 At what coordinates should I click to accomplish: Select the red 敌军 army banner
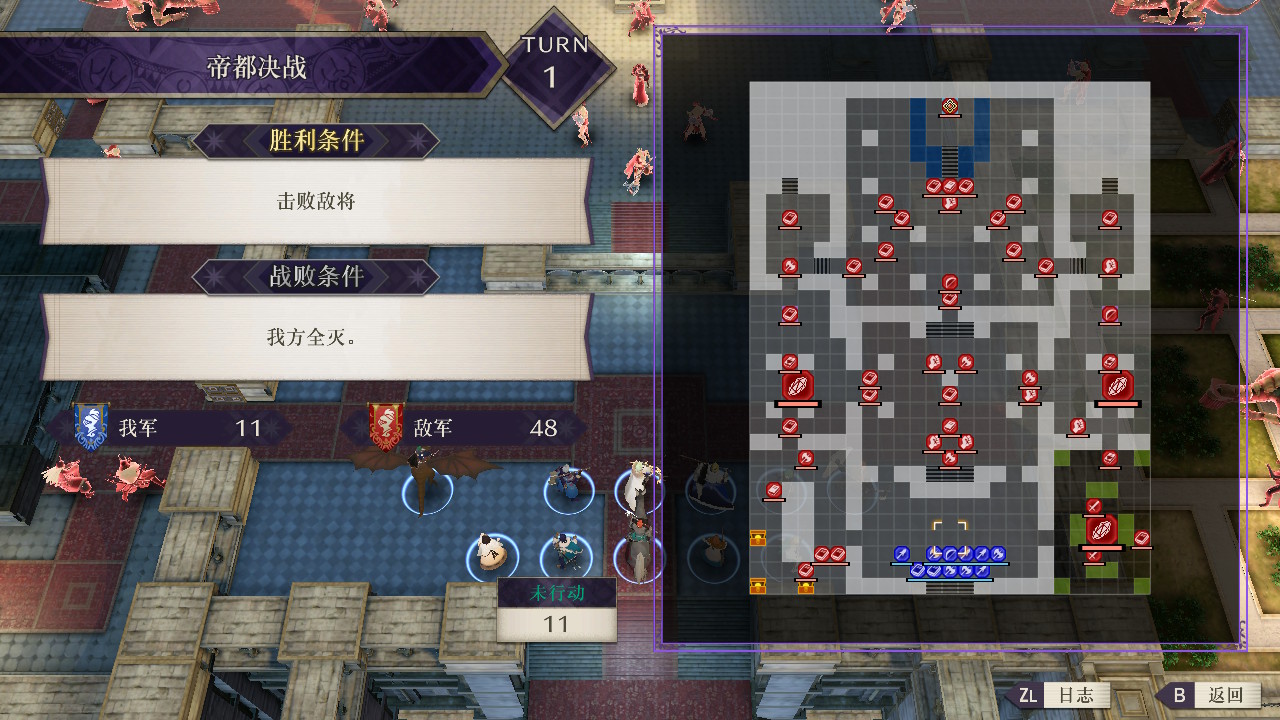point(386,428)
